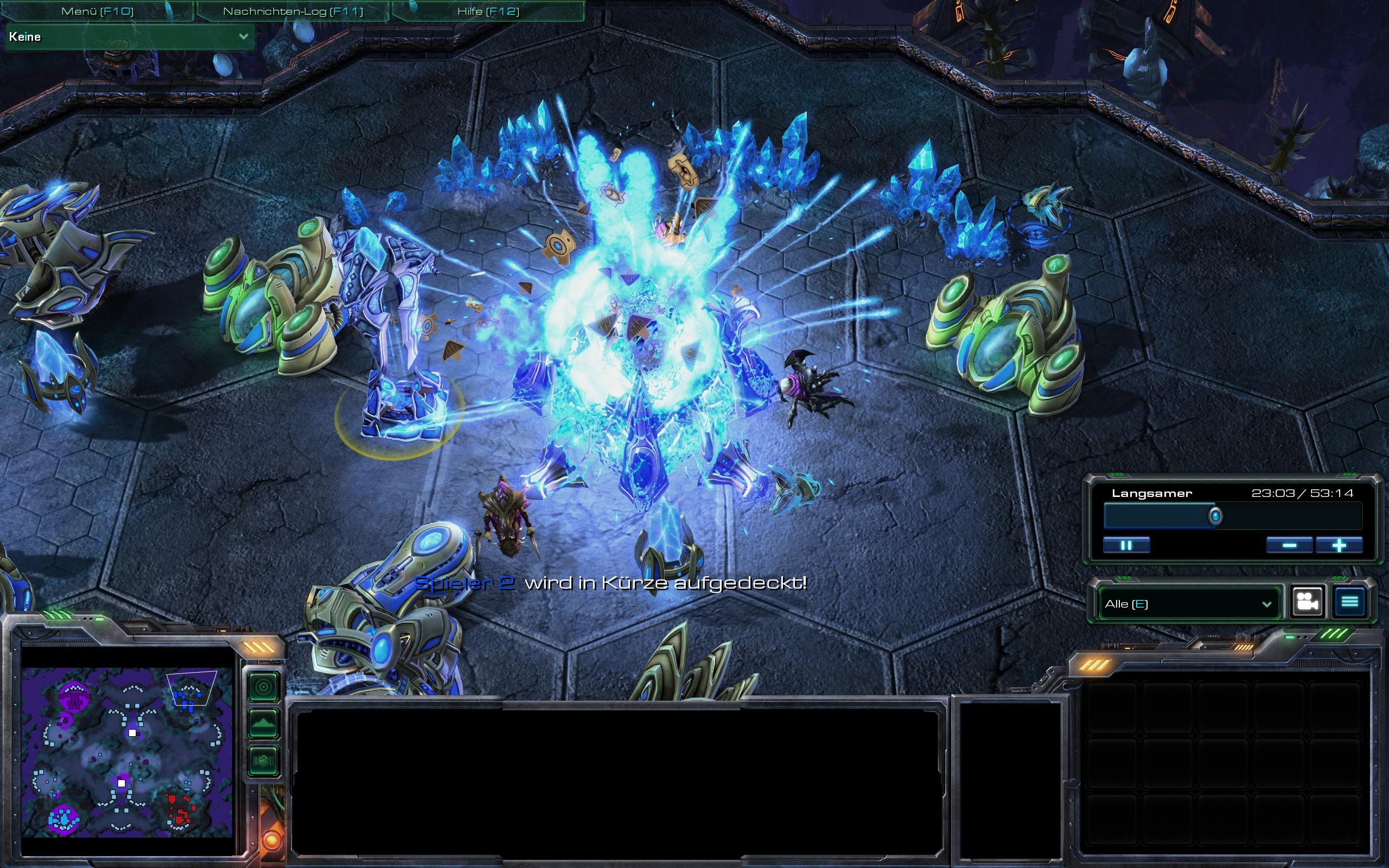Click the blue three-line list button
The height and width of the screenshot is (868, 1389).
coord(1349,602)
